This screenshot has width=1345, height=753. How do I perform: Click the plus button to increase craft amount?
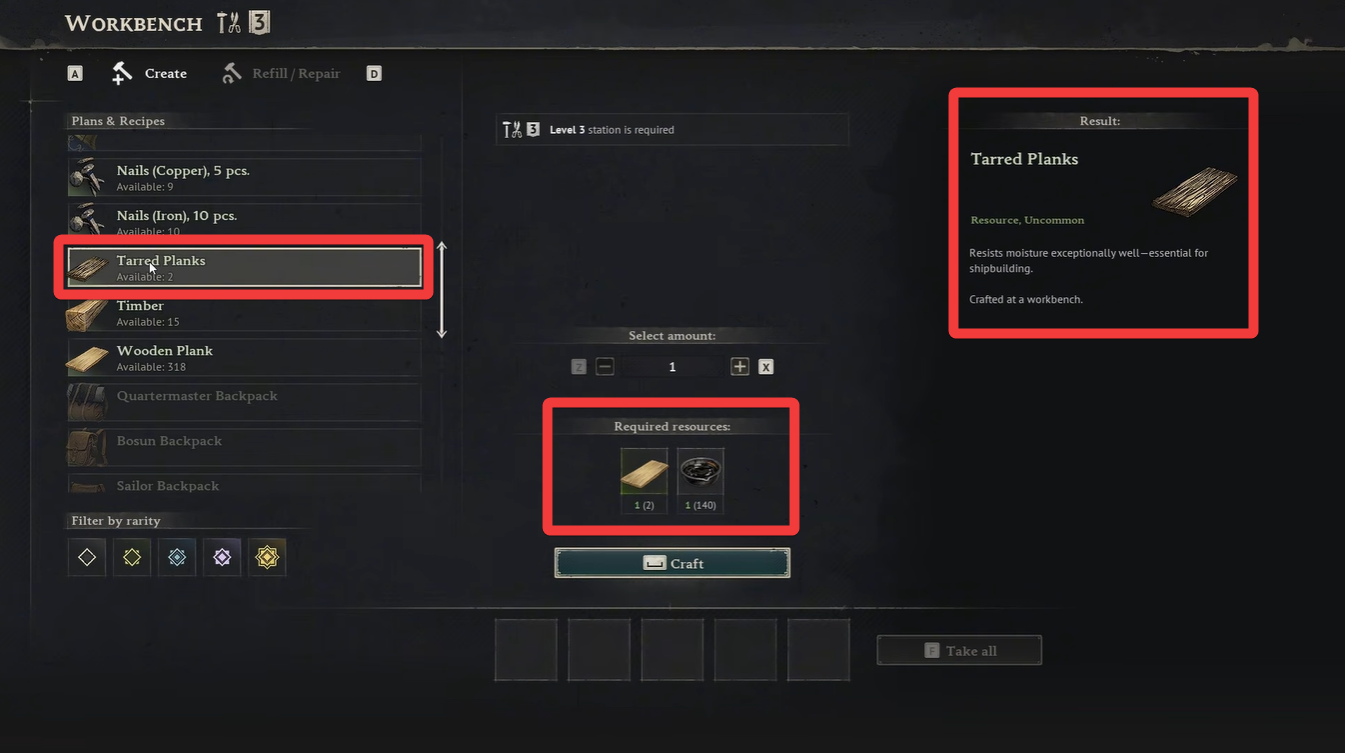[739, 366]
